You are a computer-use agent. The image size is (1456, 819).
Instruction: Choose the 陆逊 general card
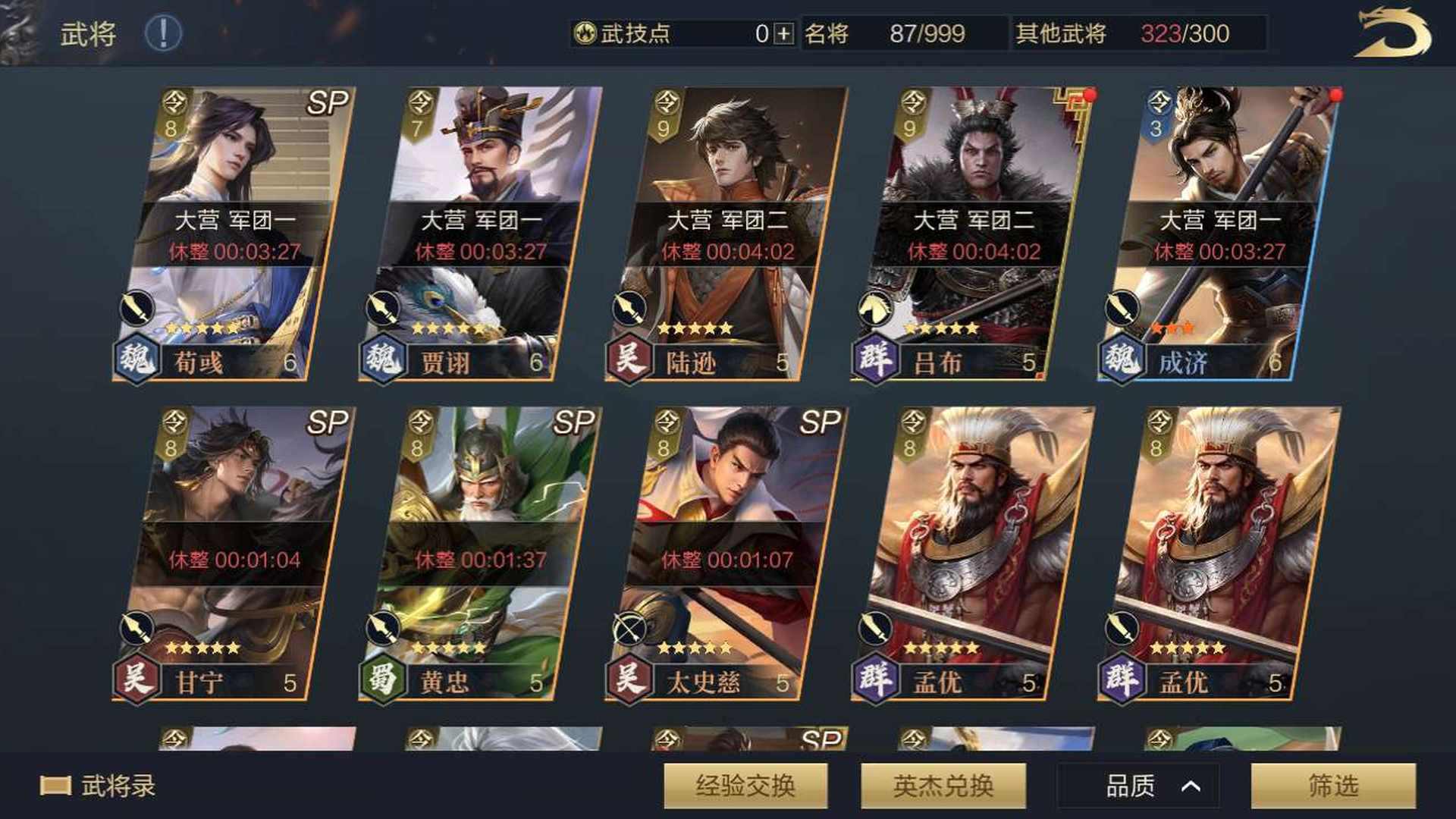[x=728, y=235]
